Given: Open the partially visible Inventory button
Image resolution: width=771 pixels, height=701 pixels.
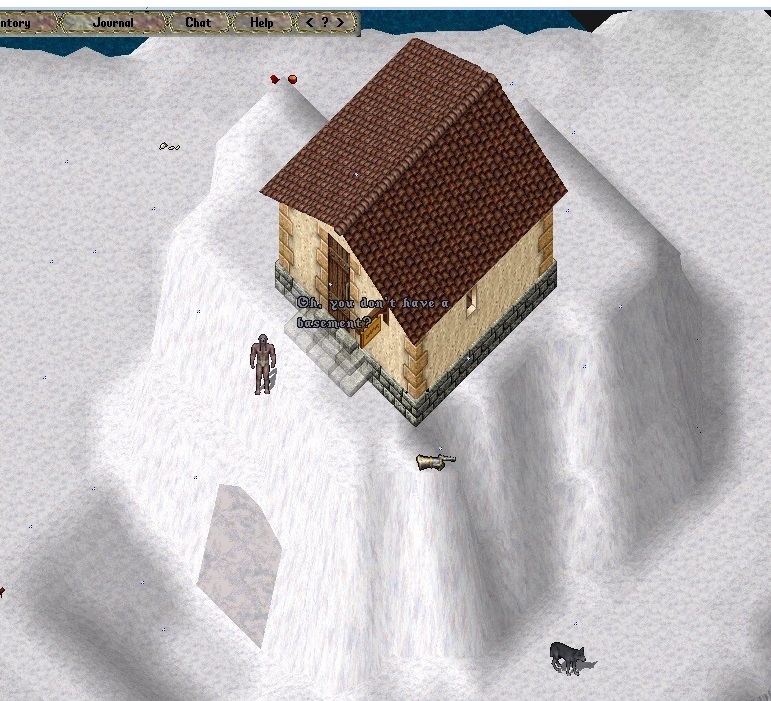Looking at the screenshot, I should [x=22, y=23].
